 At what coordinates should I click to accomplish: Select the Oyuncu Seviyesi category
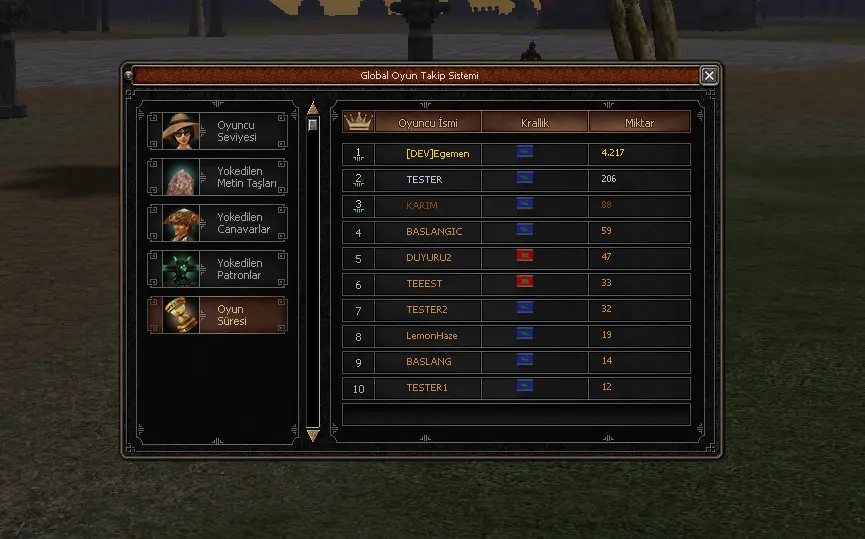pos(218,131)
